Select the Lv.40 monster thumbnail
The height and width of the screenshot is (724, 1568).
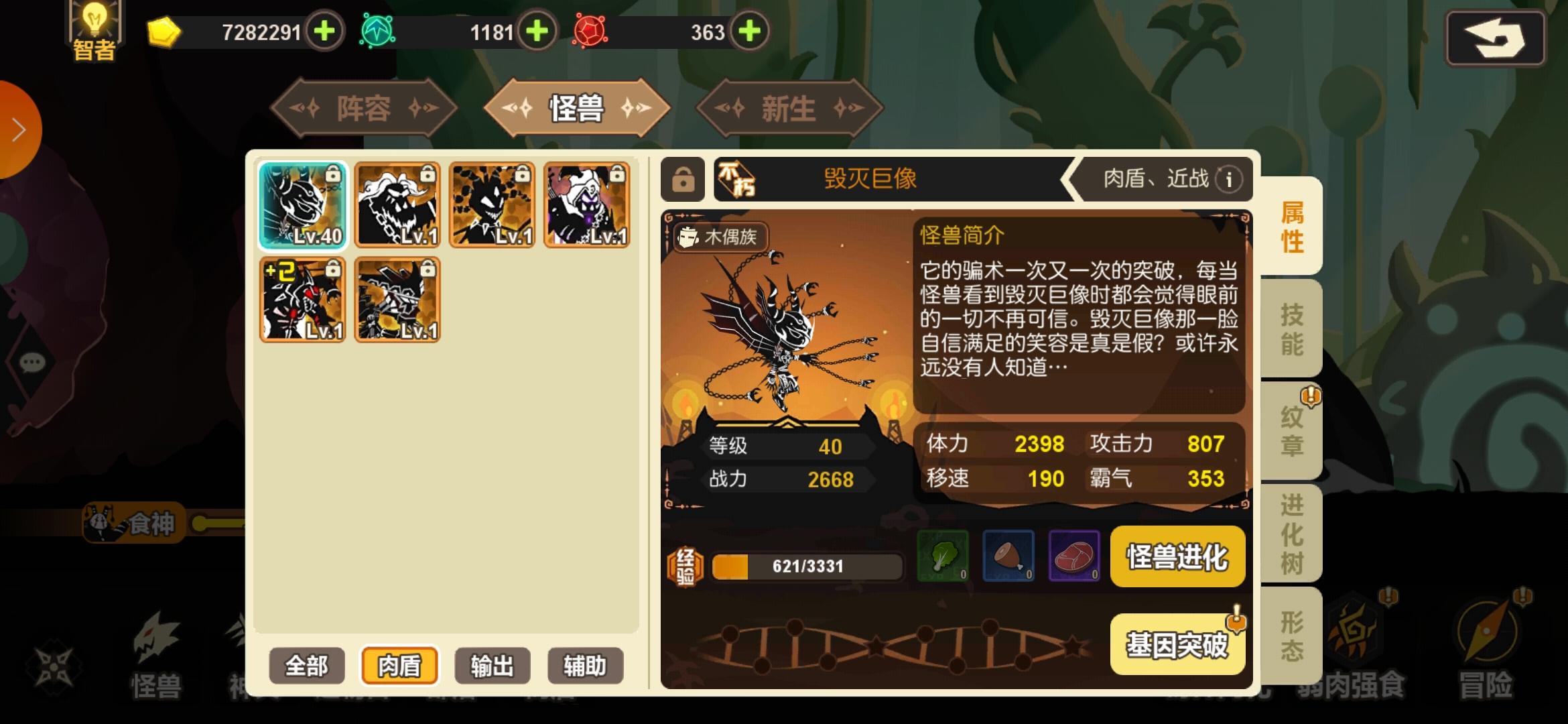(302, 204)
